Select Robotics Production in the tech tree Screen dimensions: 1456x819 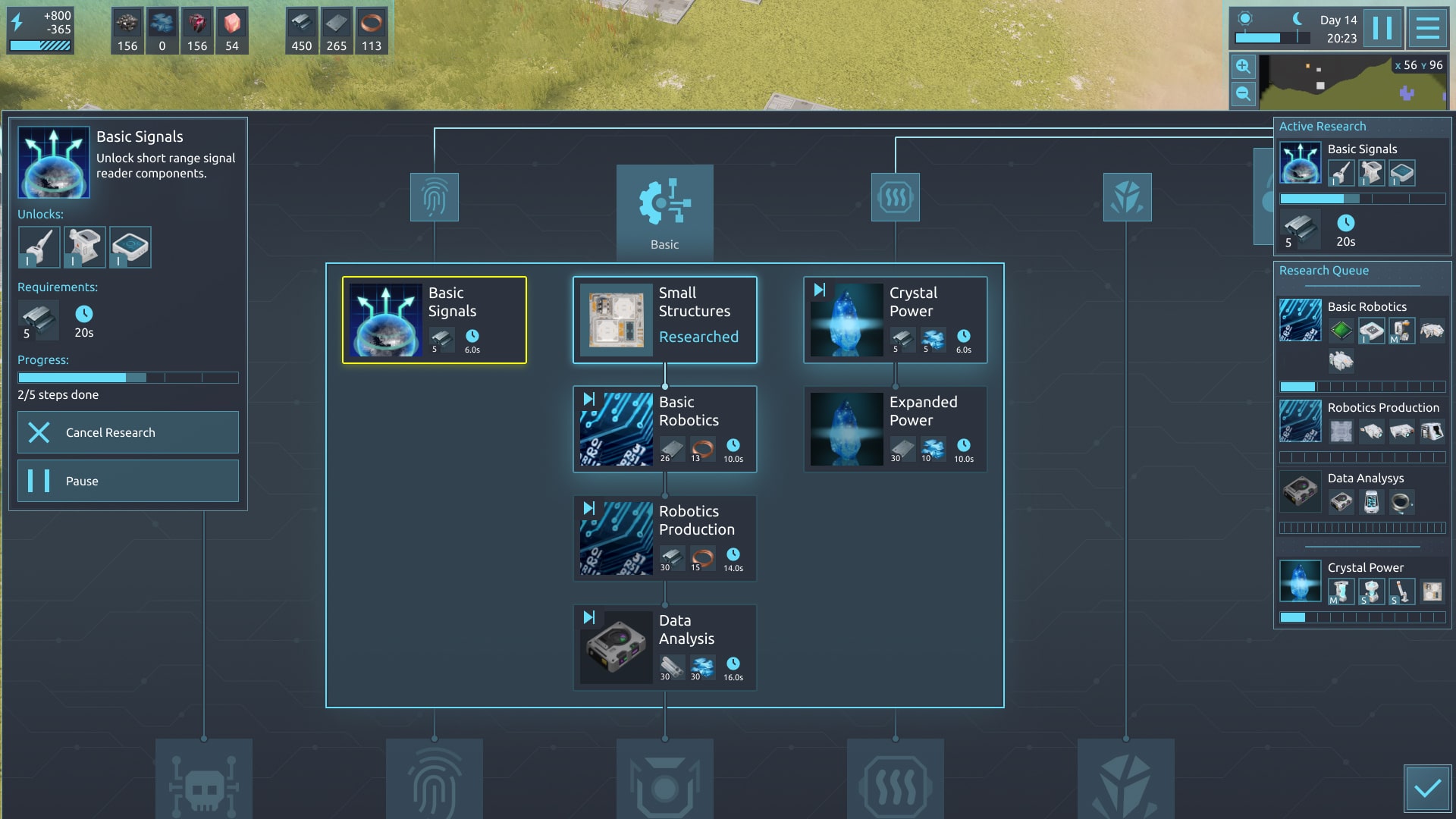point(664,538)
